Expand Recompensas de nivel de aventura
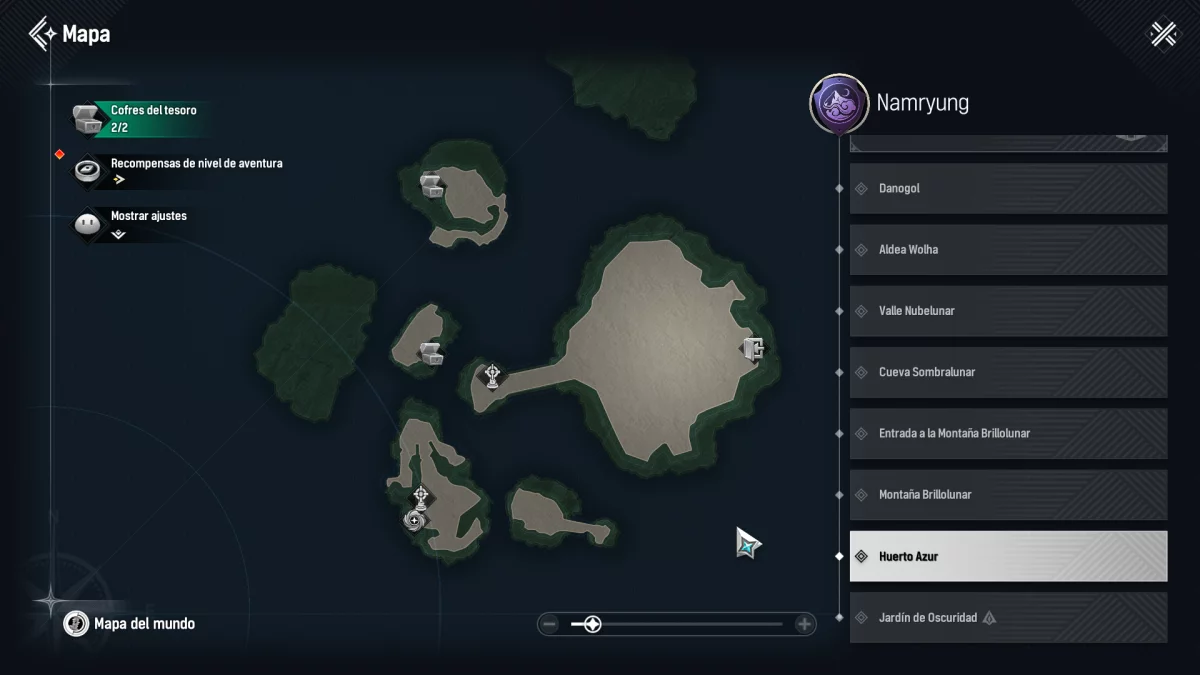 tap(180, 170)
